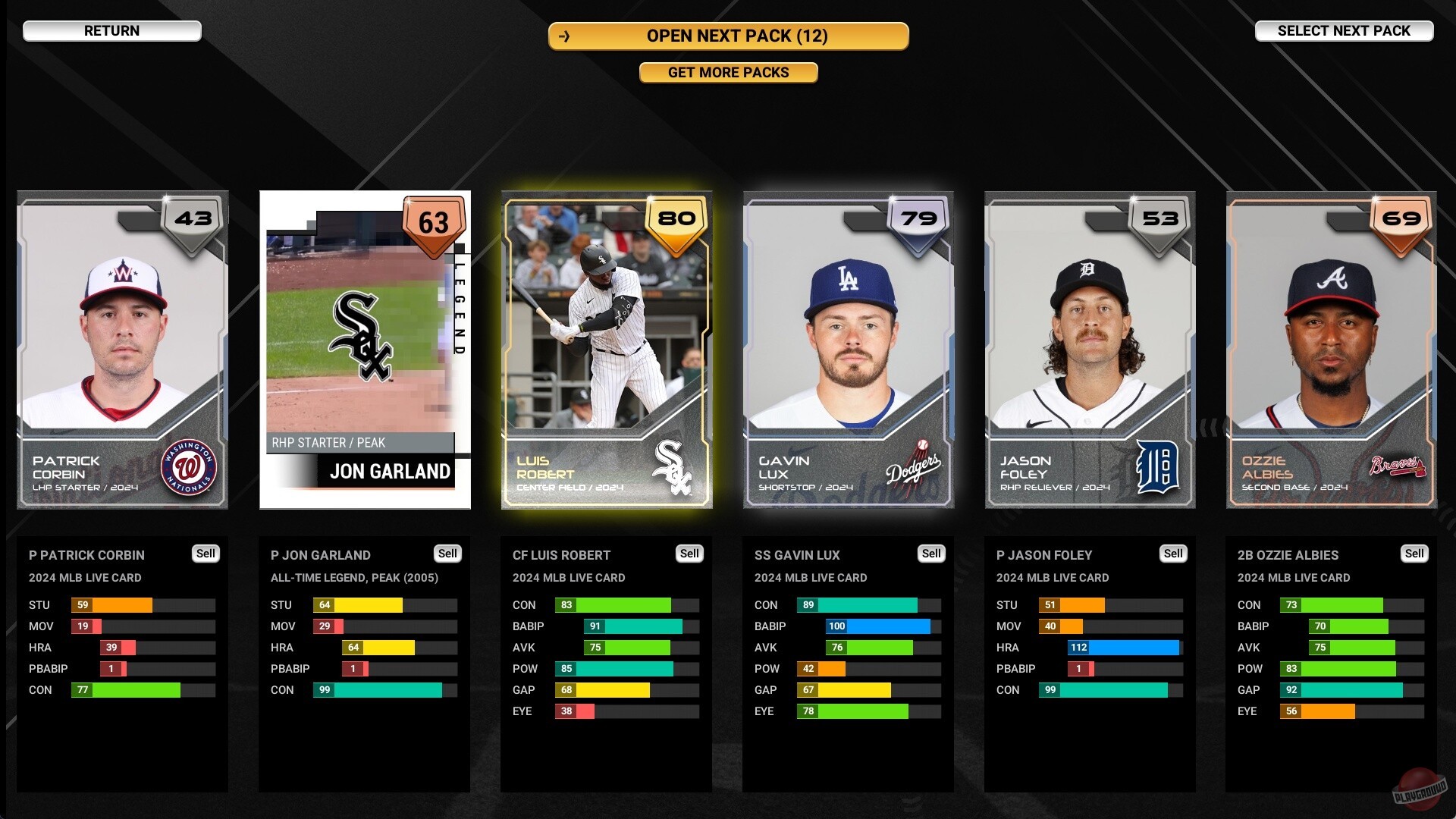
Task: Sell the Ozzie Albies card
Action: coord(1415,554)
